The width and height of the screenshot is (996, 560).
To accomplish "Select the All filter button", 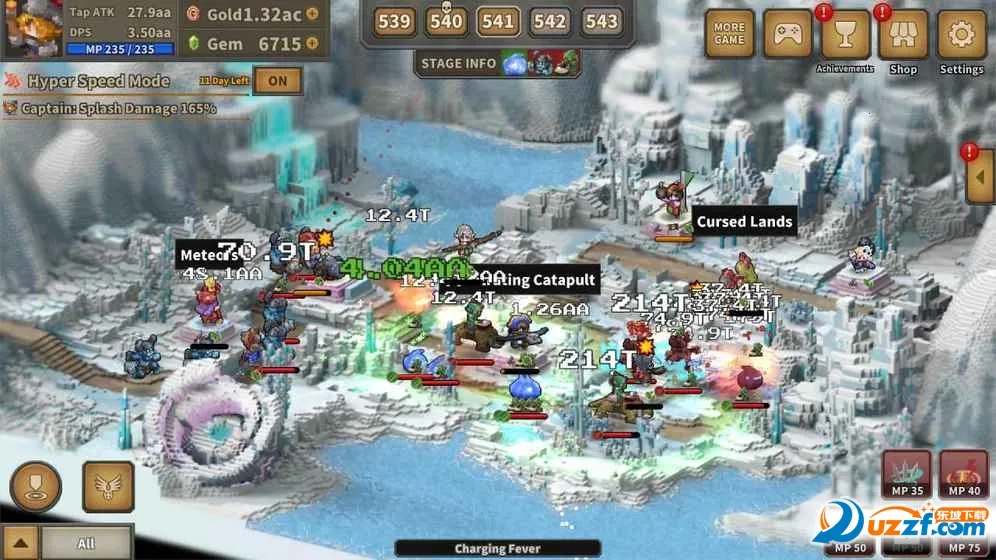I will tap(86, 543).
